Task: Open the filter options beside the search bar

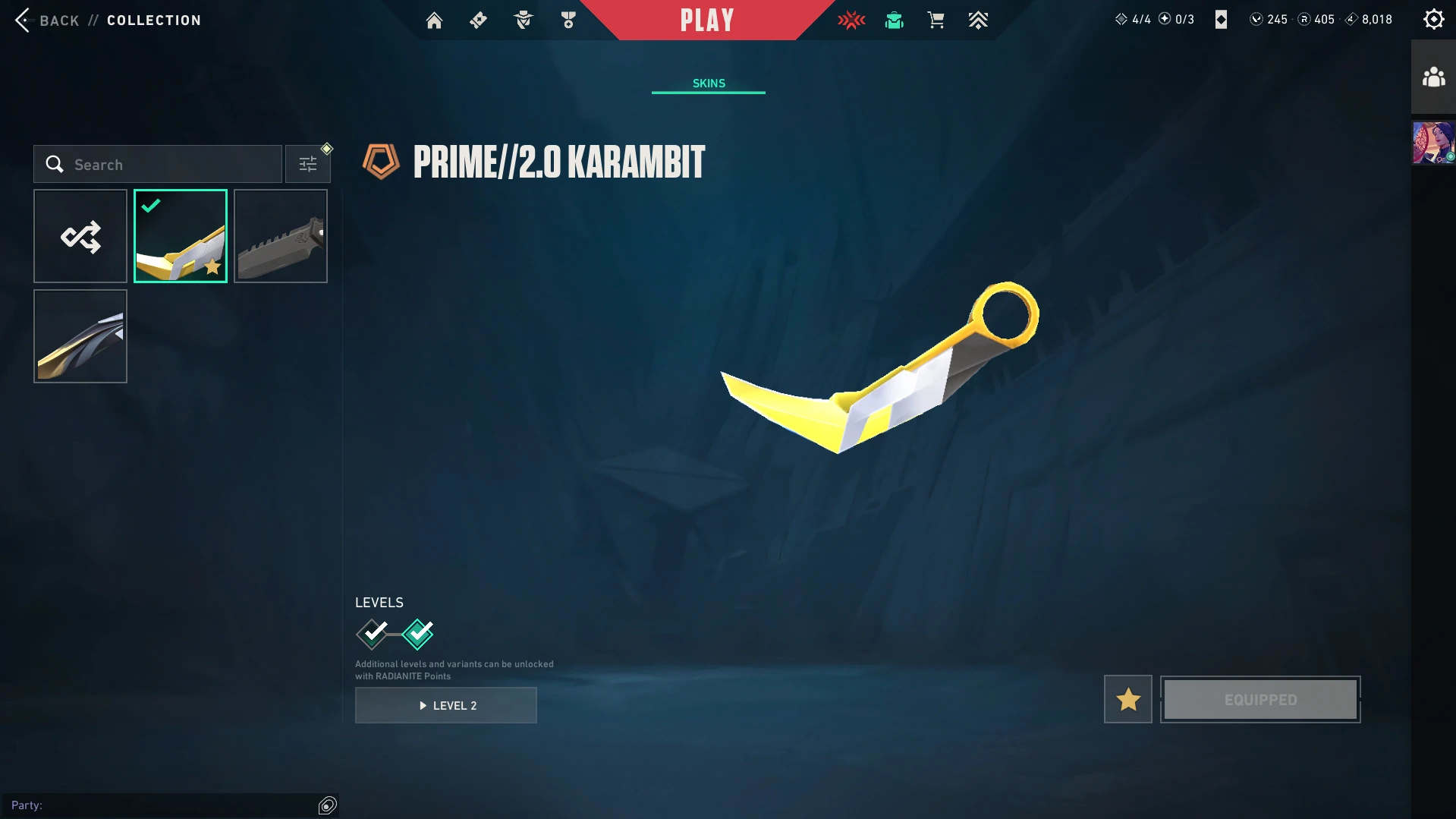Action: (x=307, y=163)
